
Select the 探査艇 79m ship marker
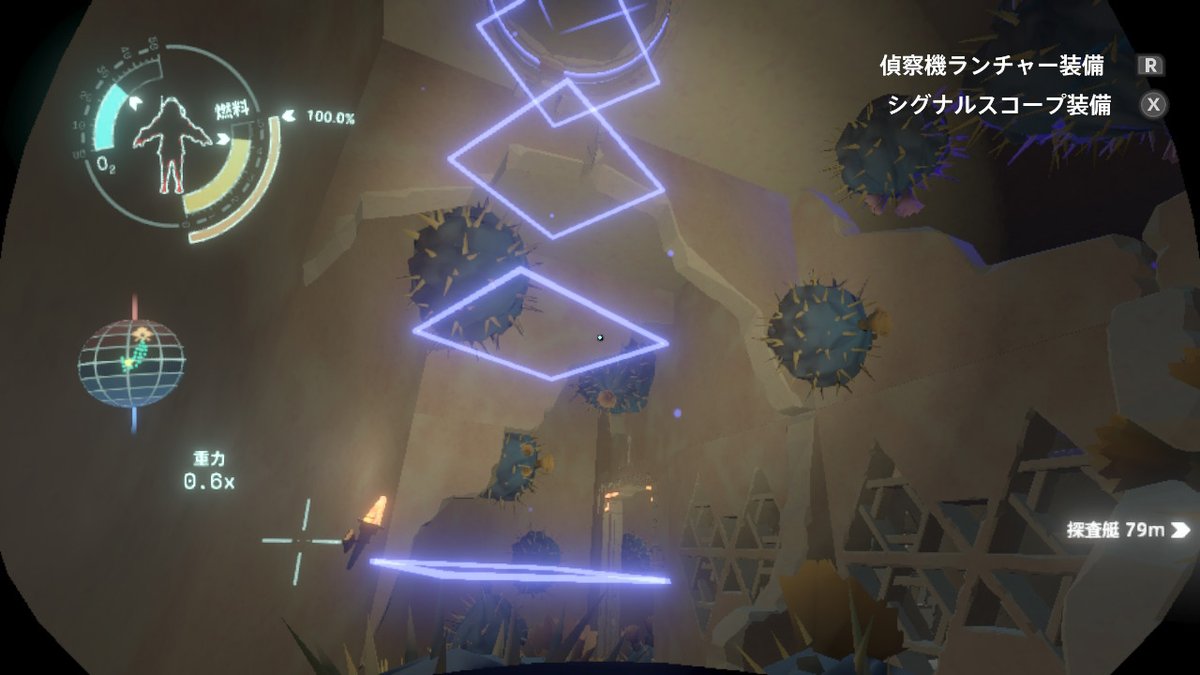tap(1127, 530)
